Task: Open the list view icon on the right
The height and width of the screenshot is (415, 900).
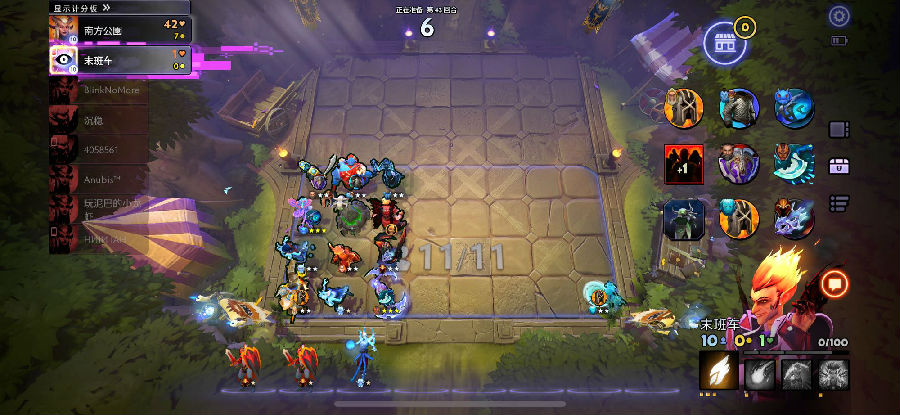Action: click(x=839, y=203)
